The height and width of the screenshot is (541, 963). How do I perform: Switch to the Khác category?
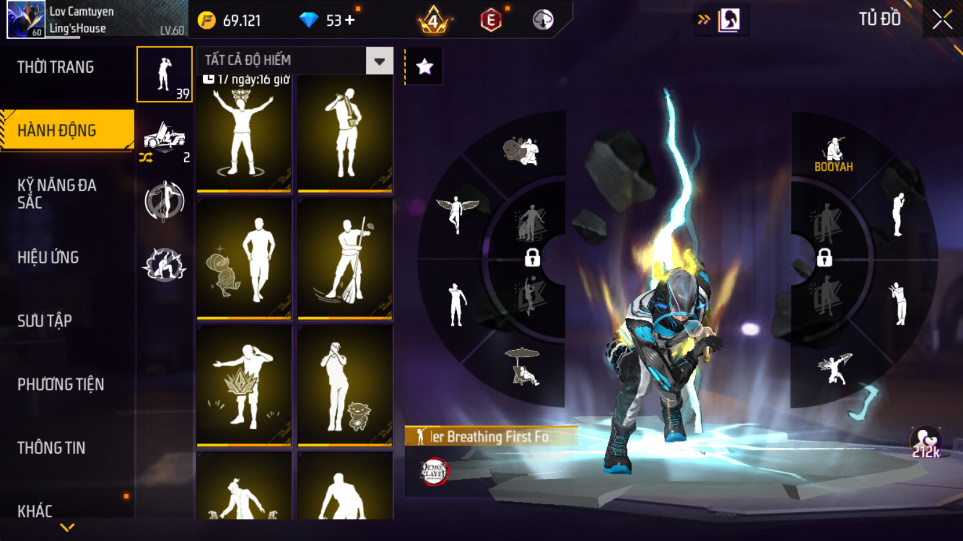(x=35, y=511)
